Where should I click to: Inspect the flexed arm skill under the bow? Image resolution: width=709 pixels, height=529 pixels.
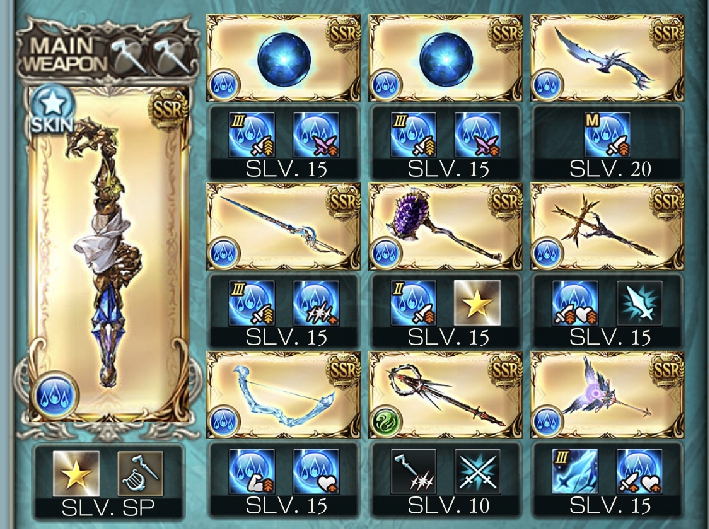(251, 470)
